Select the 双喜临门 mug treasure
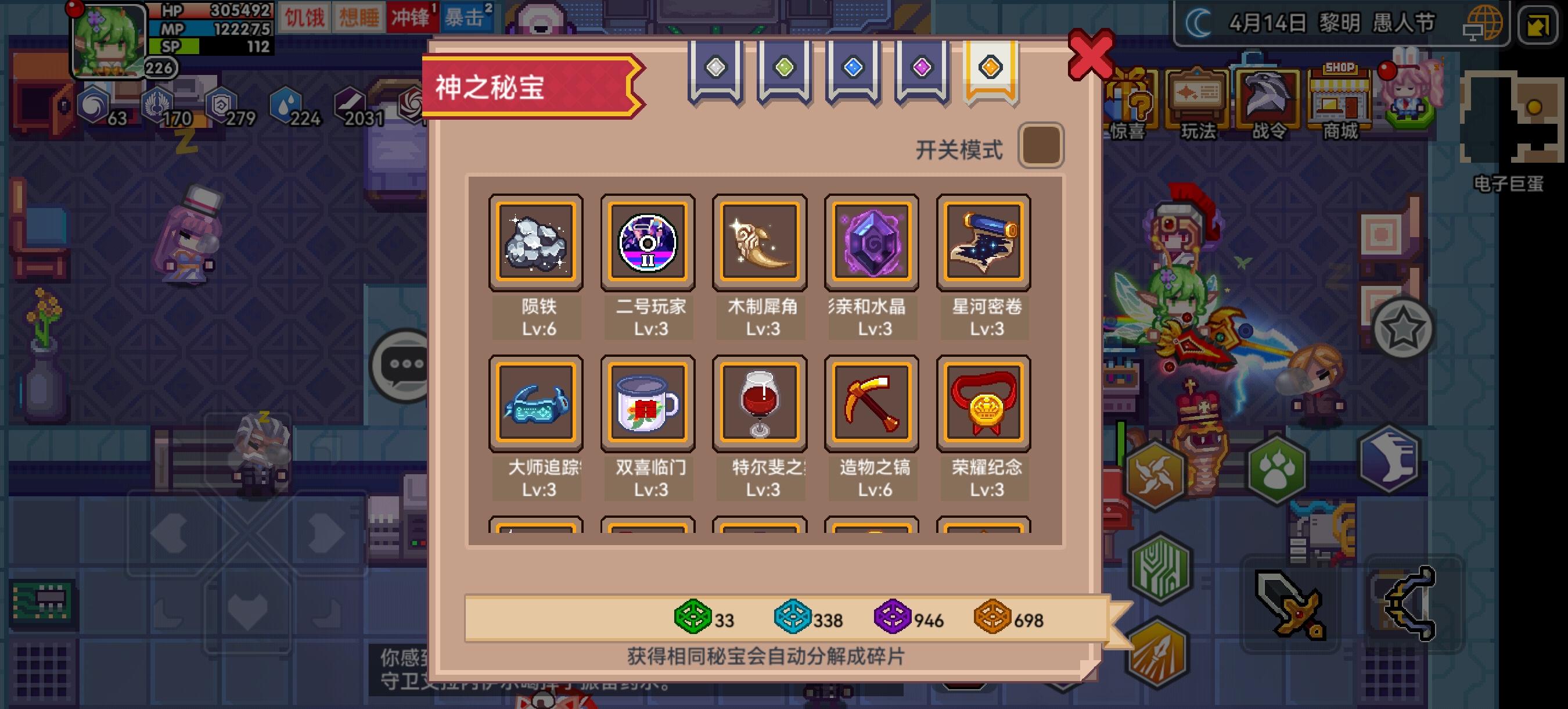Image resolution: width=1568 pixels, height=709 pixels. pyautogui.click(x=648, y=403)
